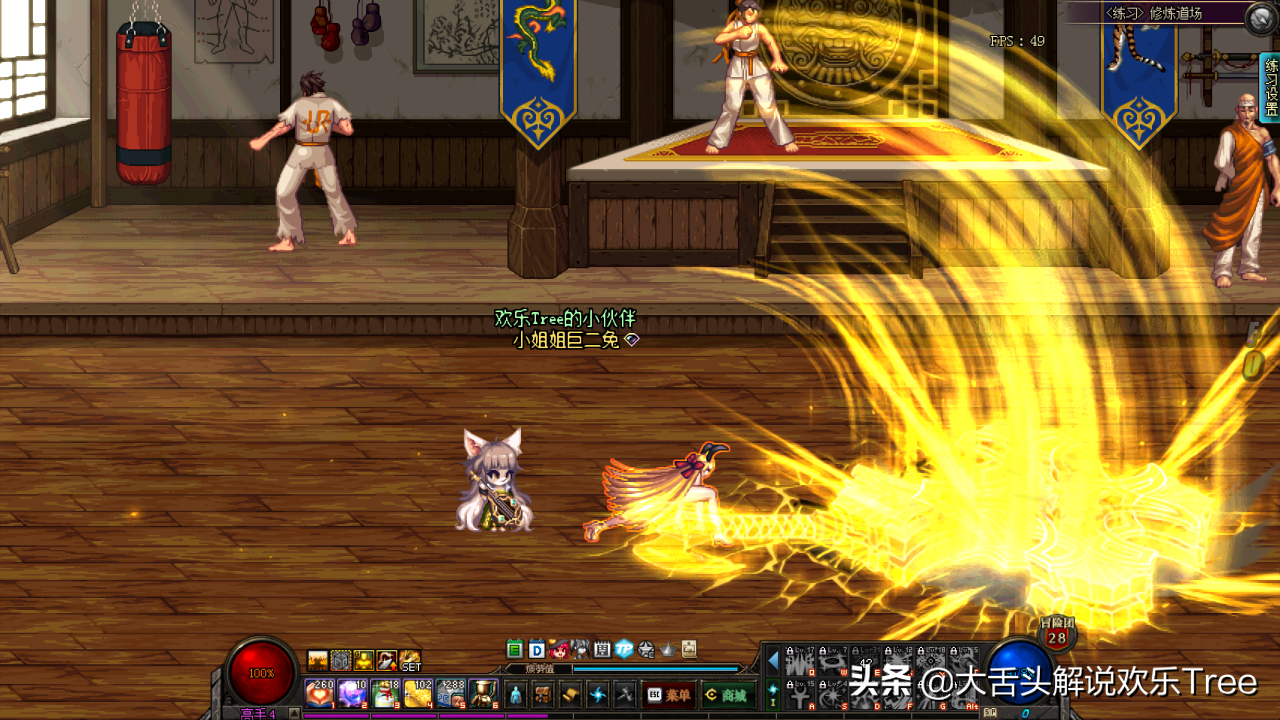Click the SET buff icon
Screen dimensions: 1280x720
tap(411, 661)
